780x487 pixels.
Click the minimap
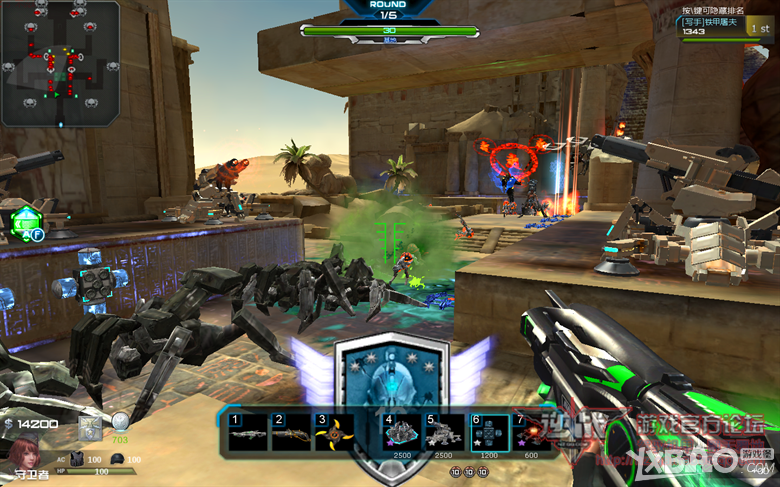point(60,62)
